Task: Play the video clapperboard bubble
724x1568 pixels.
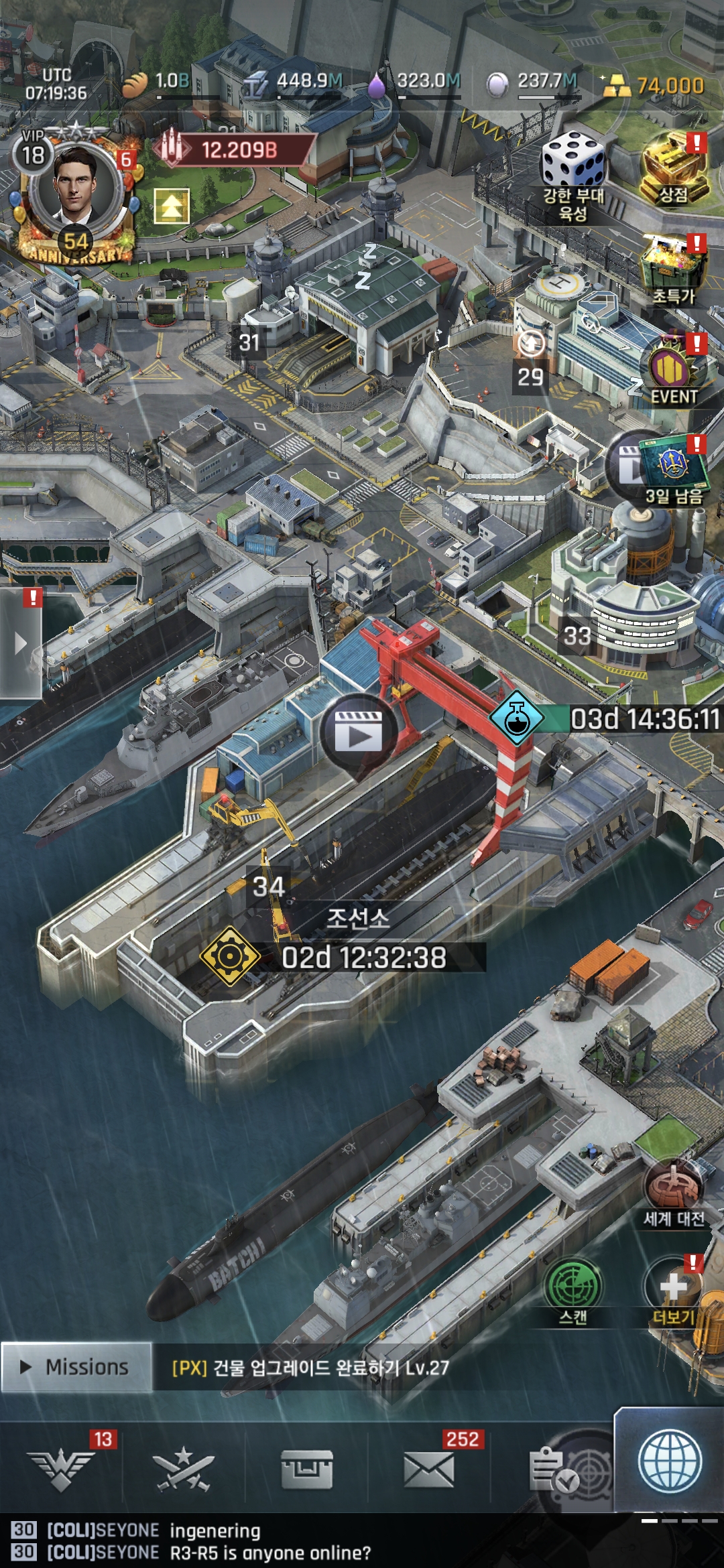Action: (359, 732)
